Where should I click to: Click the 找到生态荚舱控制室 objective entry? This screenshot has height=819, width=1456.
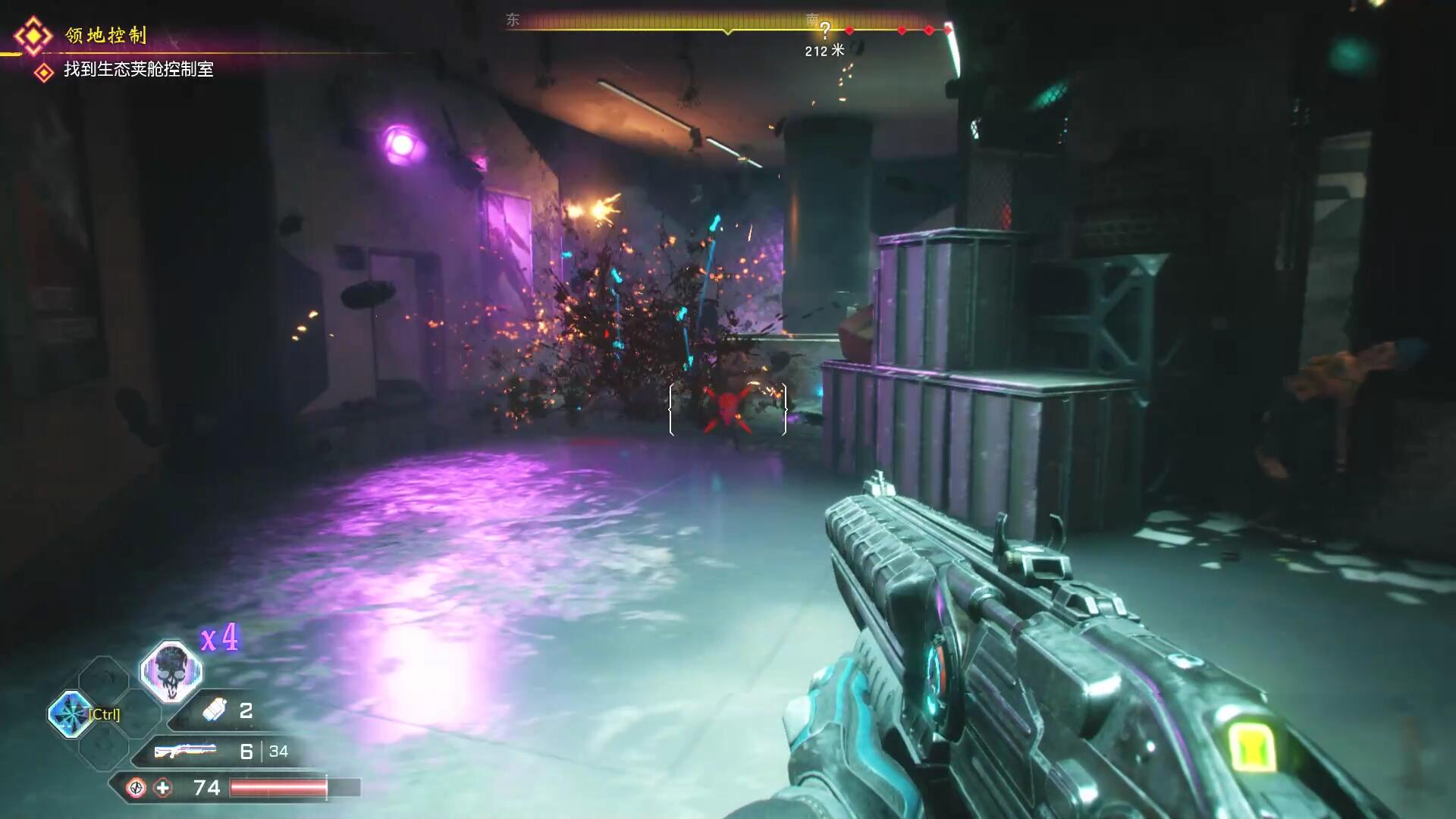[138, 70]
